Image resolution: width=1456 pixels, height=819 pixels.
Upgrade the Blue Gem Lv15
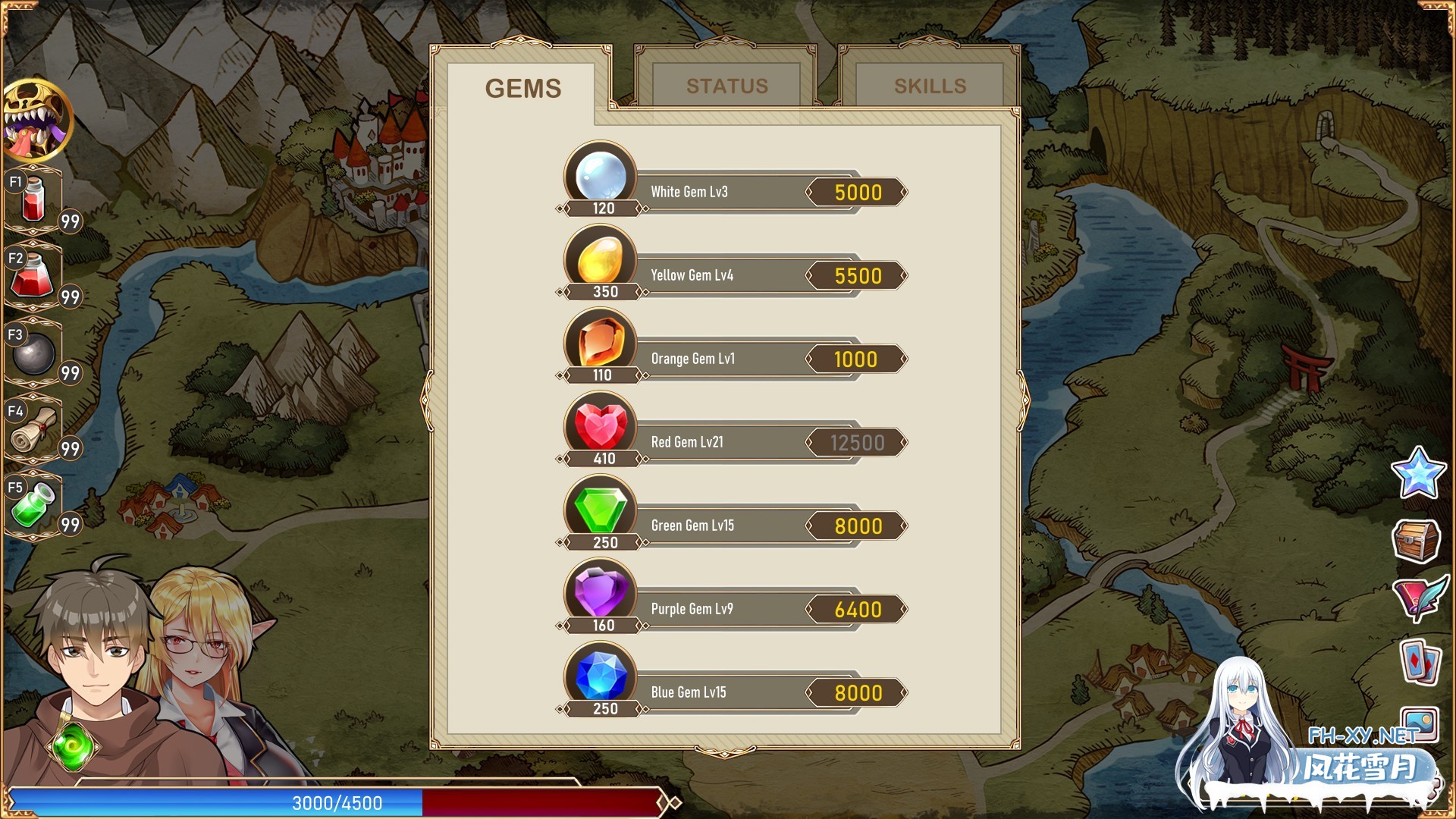(857, 693)
